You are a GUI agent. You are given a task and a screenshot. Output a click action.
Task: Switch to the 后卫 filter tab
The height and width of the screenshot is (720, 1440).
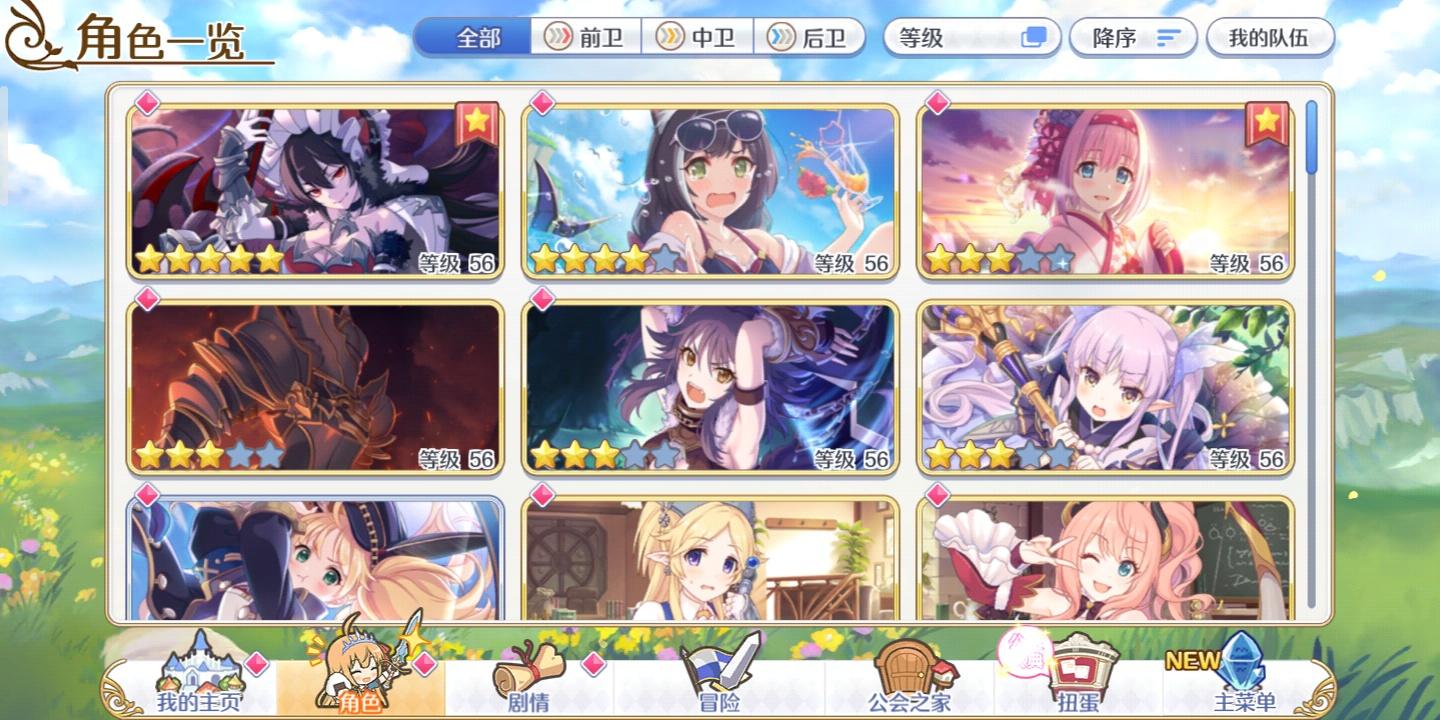[x=810, y=36]
